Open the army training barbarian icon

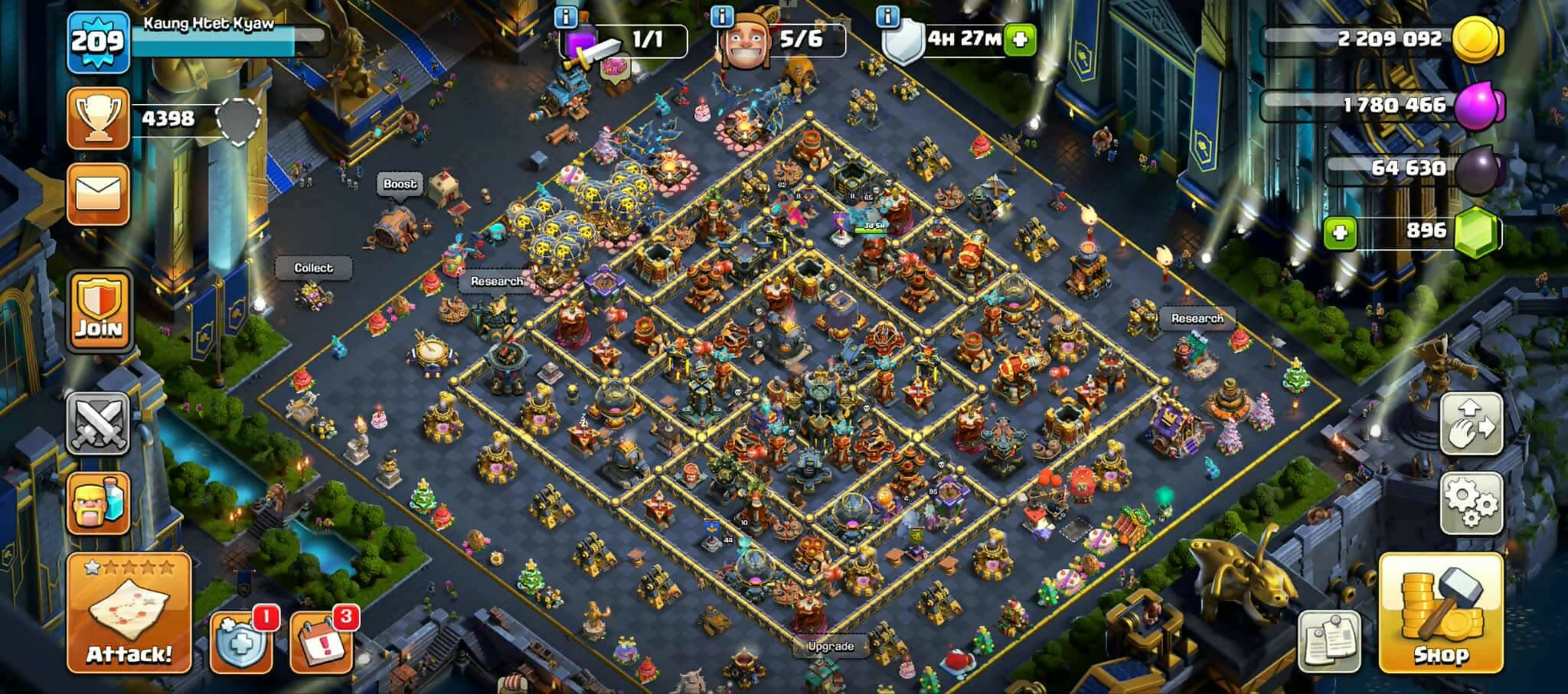[x=98, y=502]
